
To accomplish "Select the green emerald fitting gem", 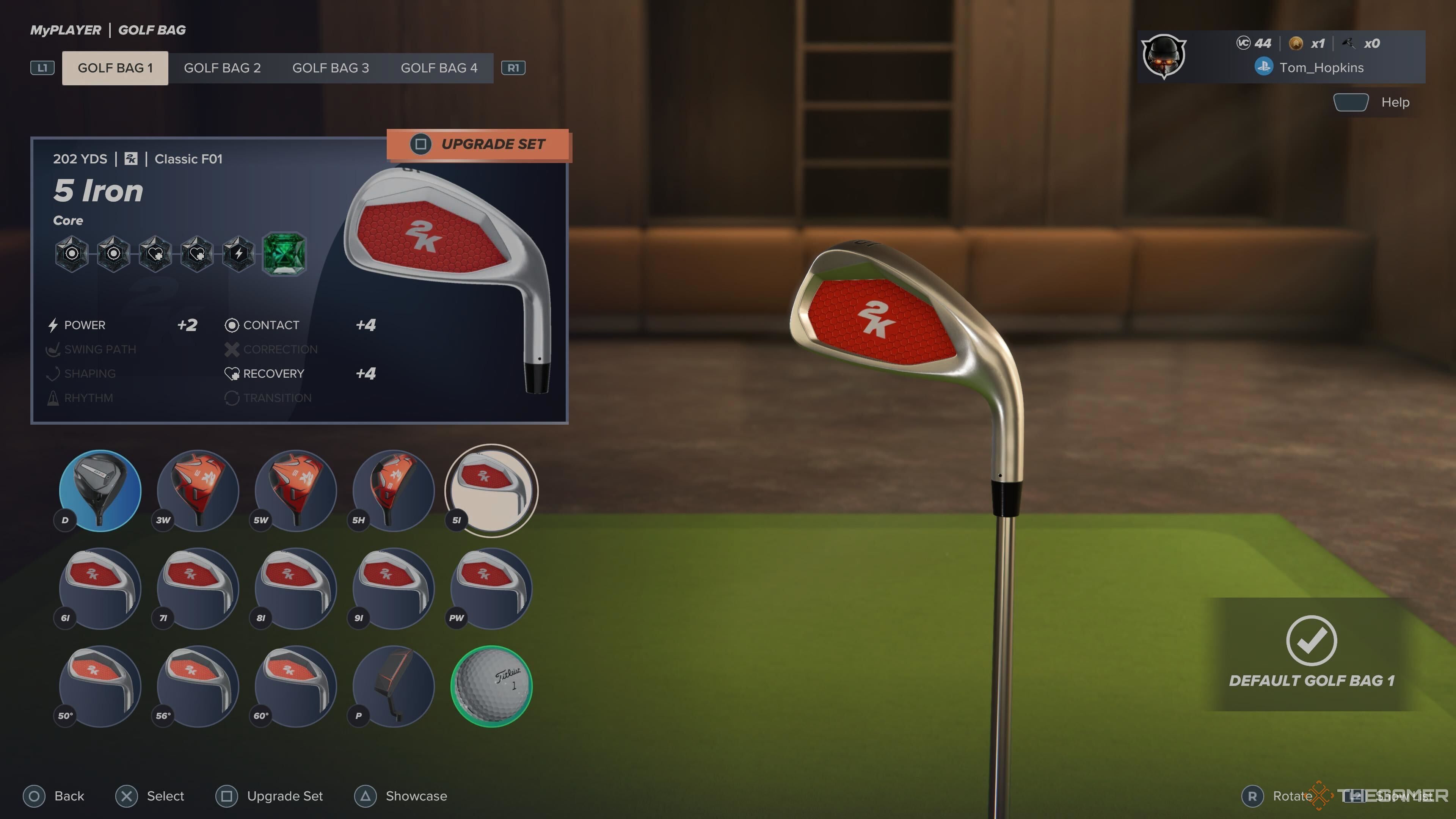I will tap(284, 254).
